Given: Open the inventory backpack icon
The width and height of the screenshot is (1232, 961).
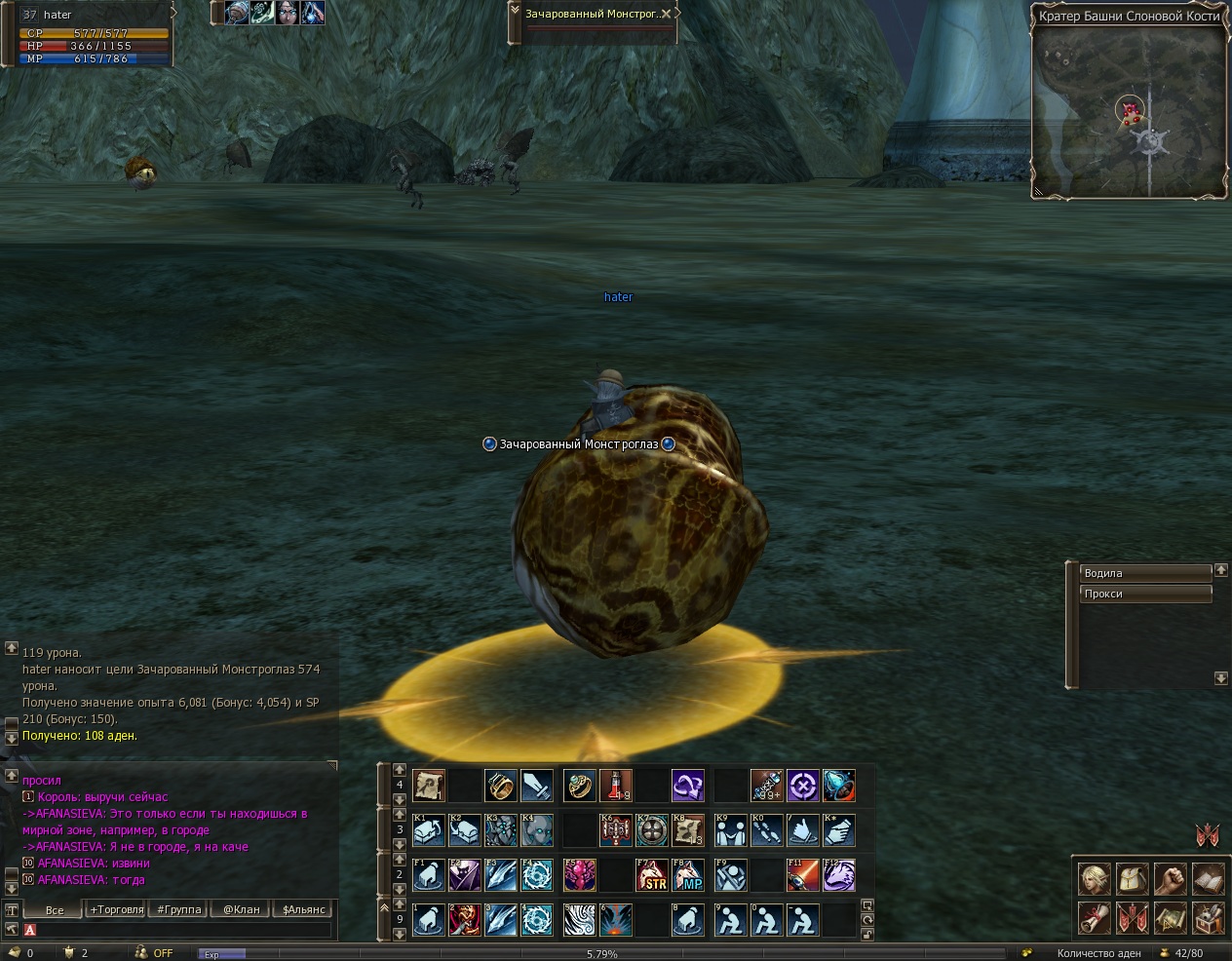Looking at the screenshot, I should click(1132, 879).
